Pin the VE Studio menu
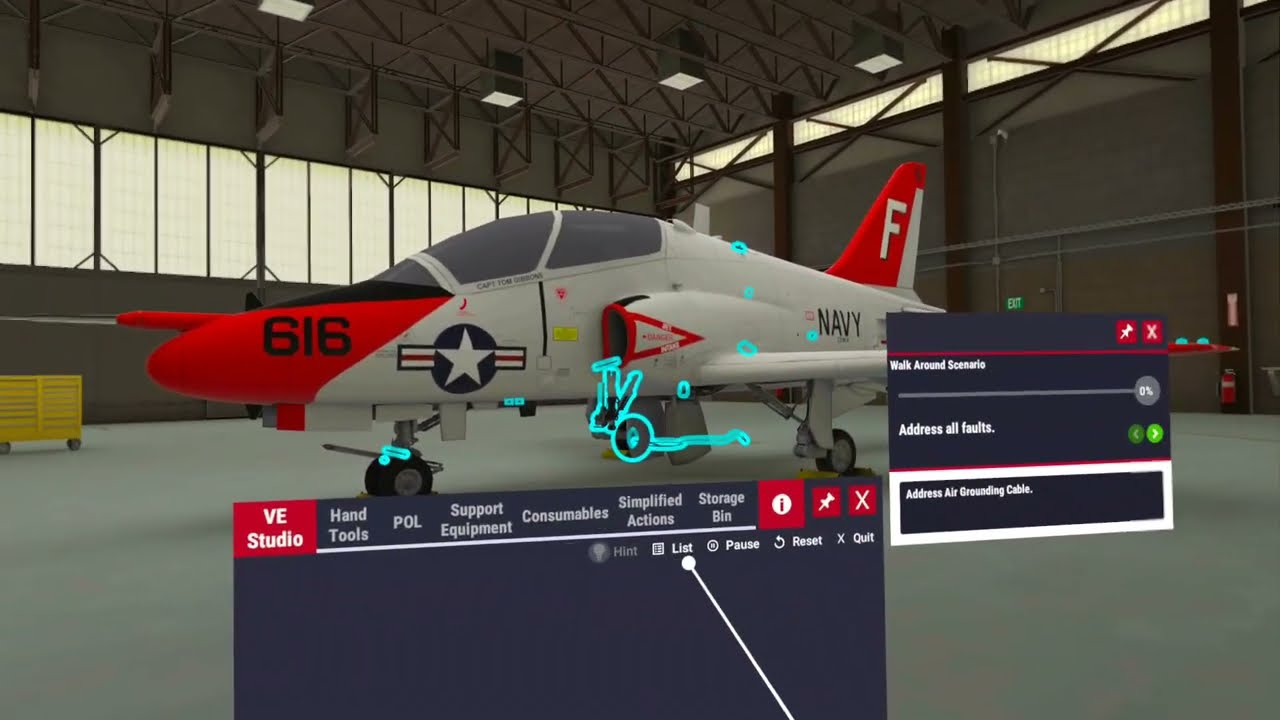 [824, 501]
